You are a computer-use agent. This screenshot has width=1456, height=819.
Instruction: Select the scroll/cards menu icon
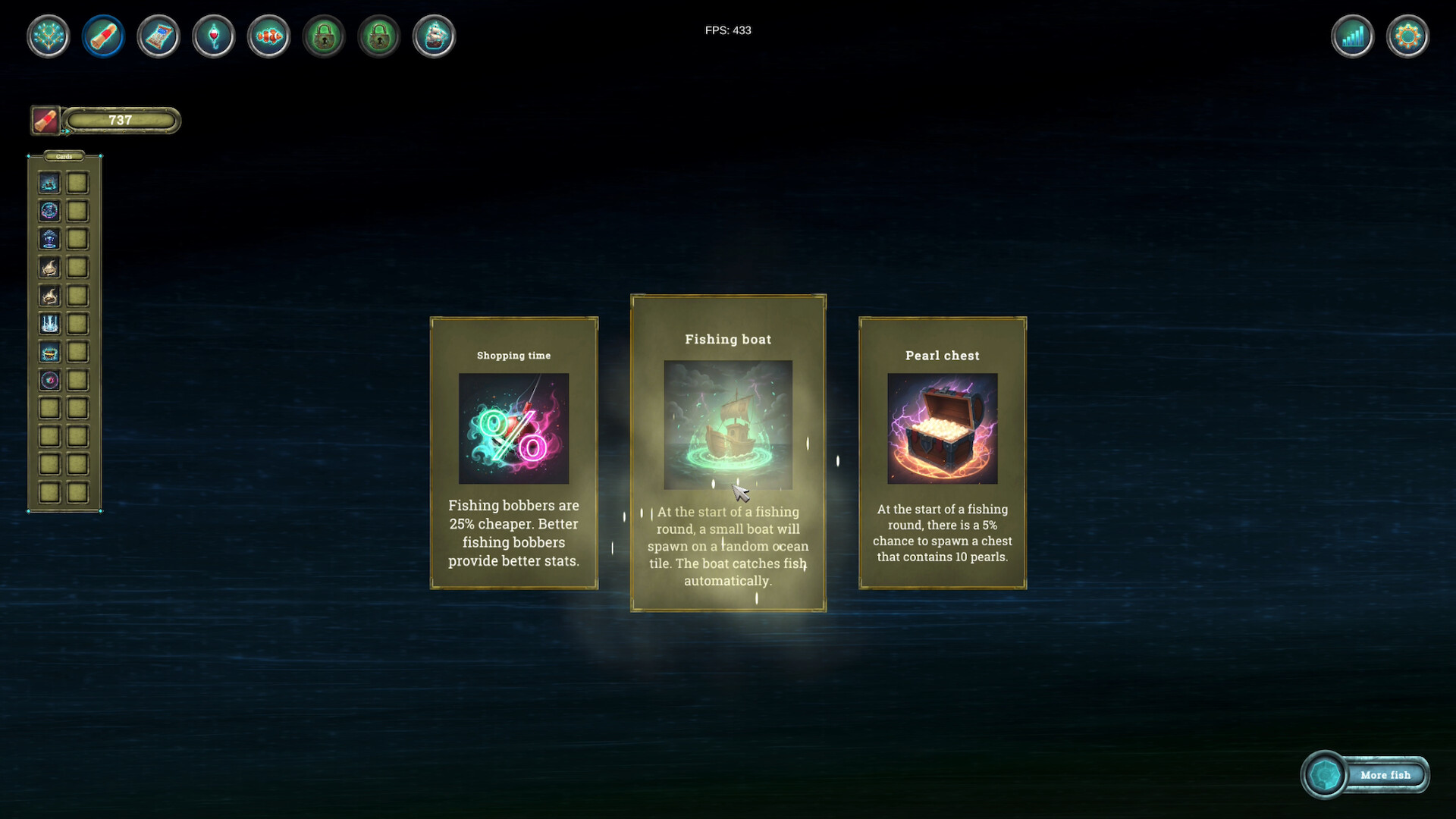(103, 36)
